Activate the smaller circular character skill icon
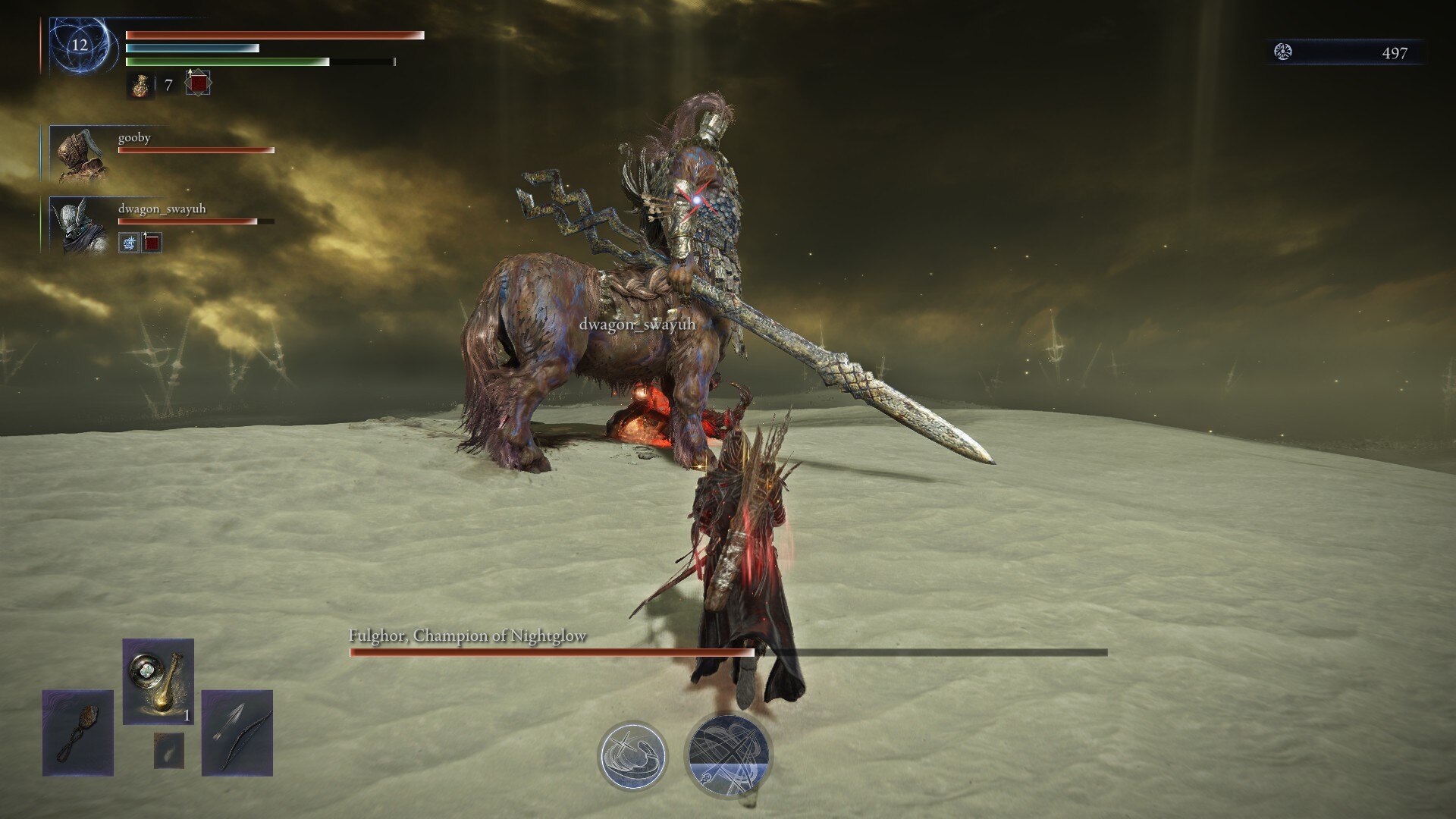This screenshot has width=1456, height=819. [x=632, y=756]
